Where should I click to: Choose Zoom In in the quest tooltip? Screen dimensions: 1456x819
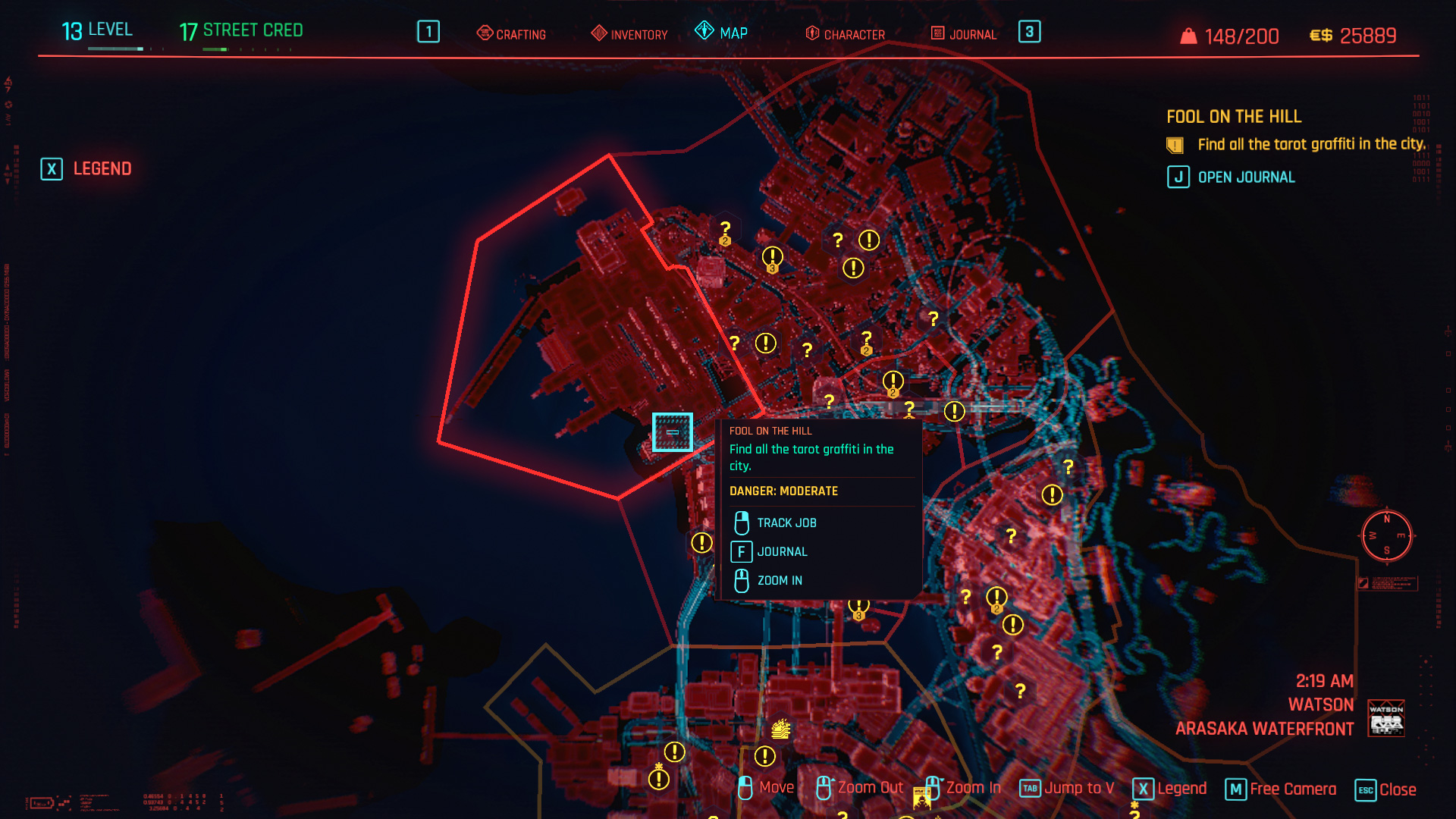(x=779, y=581)
